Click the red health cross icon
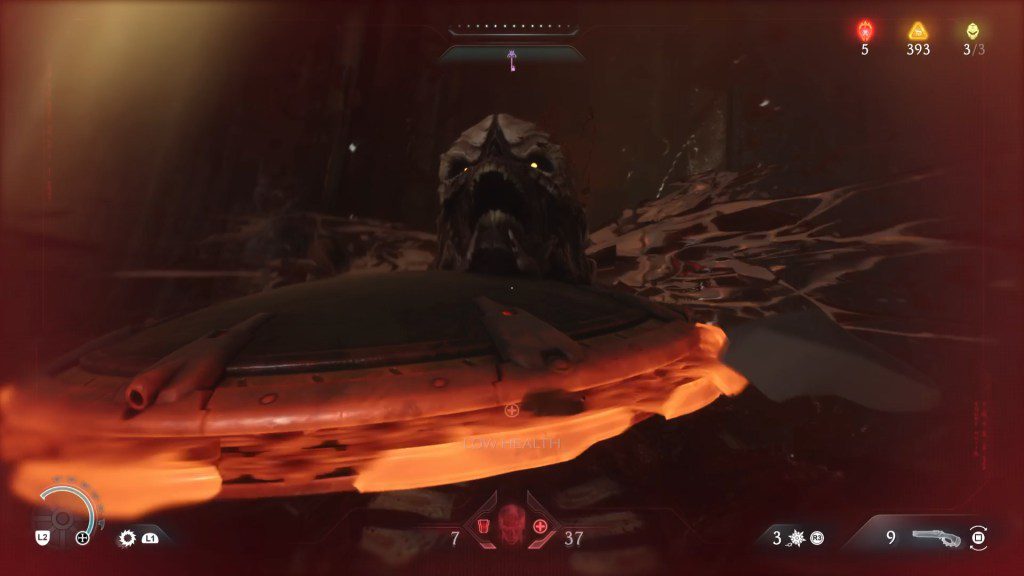Image resolution: width=1024 pixels, height=576 pixels. click(x=541, y=527)
